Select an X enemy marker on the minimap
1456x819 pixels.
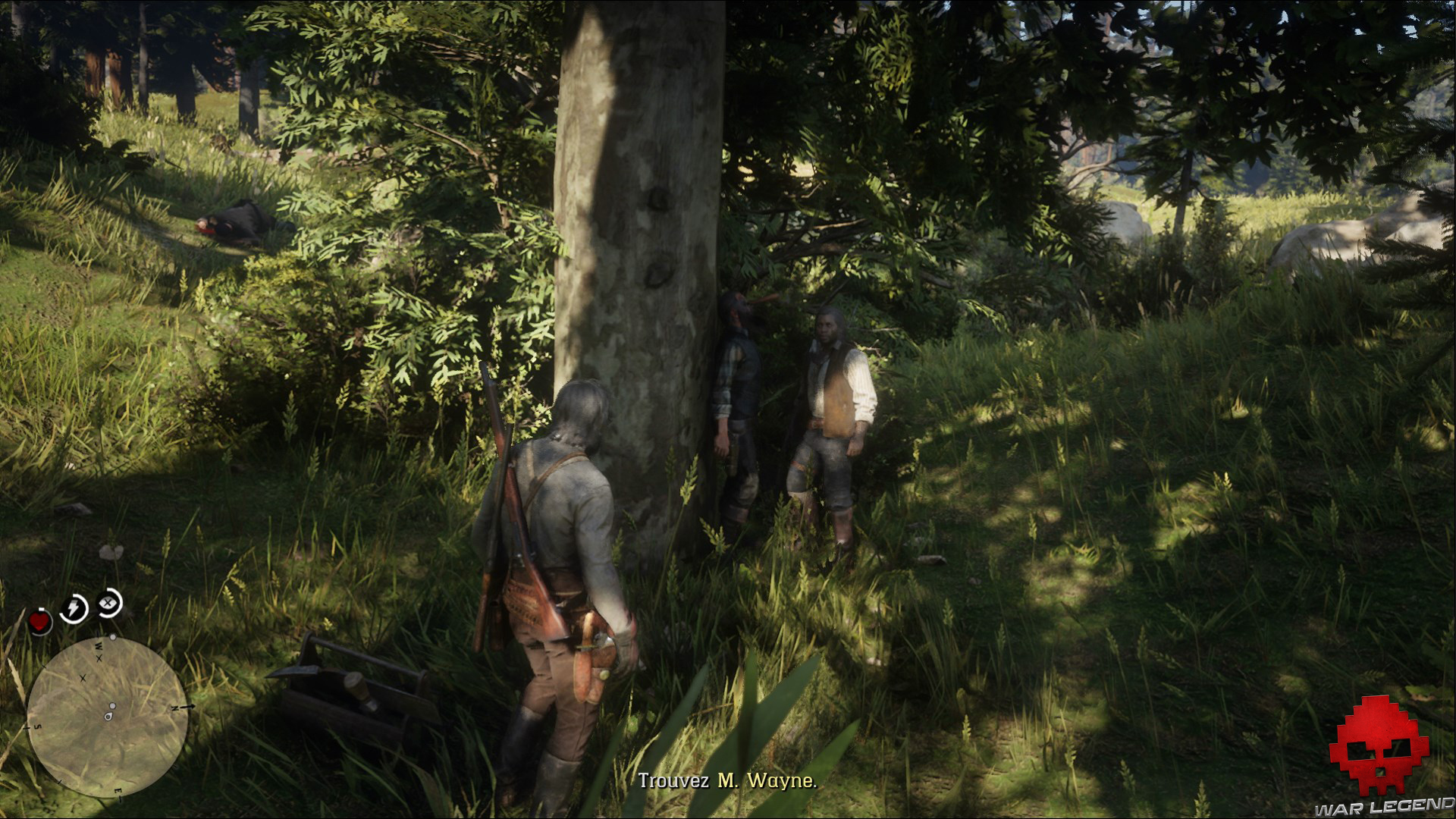[x=99, y=660]
